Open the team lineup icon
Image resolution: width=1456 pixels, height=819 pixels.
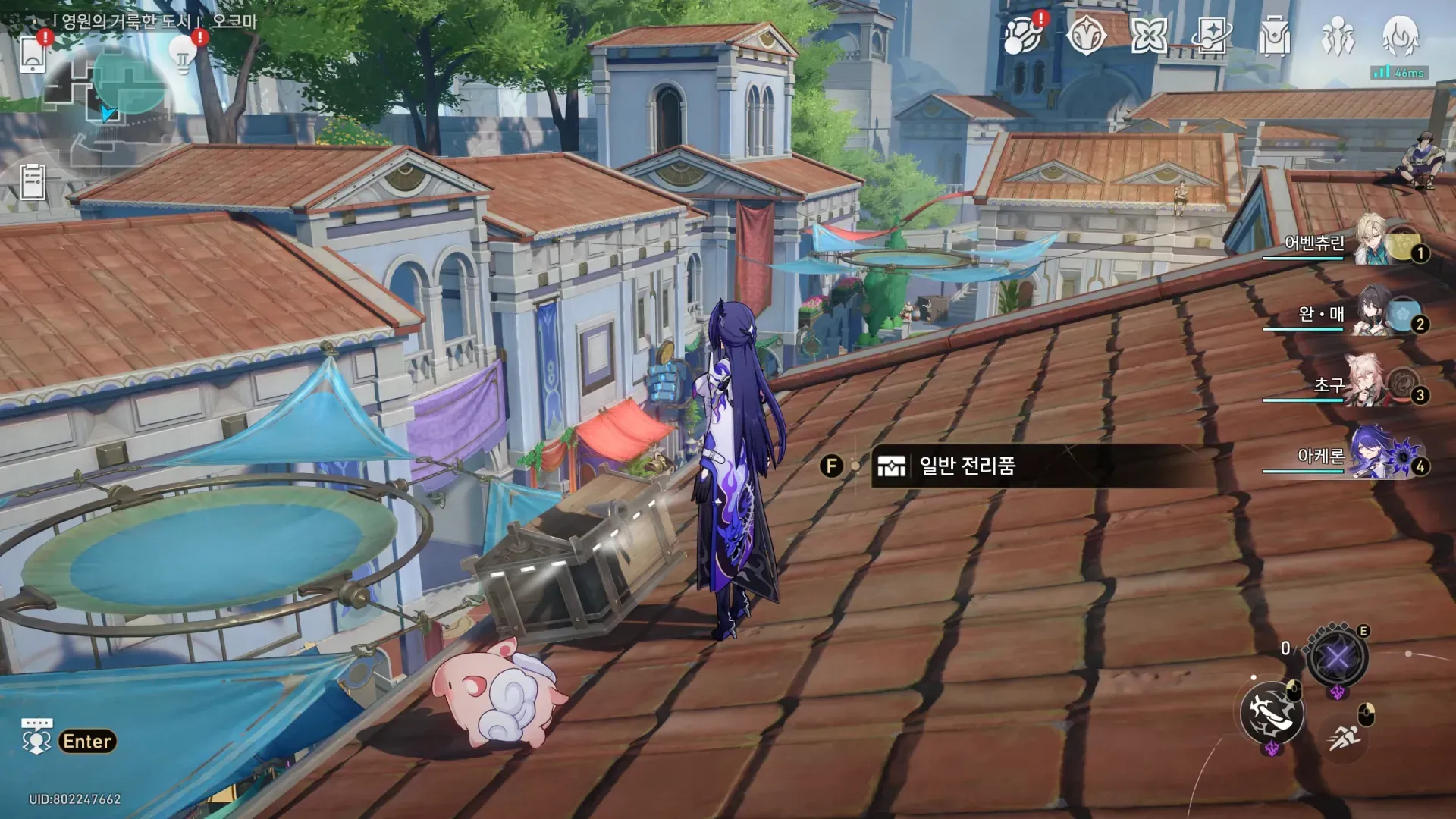[x=1337, y=35]
